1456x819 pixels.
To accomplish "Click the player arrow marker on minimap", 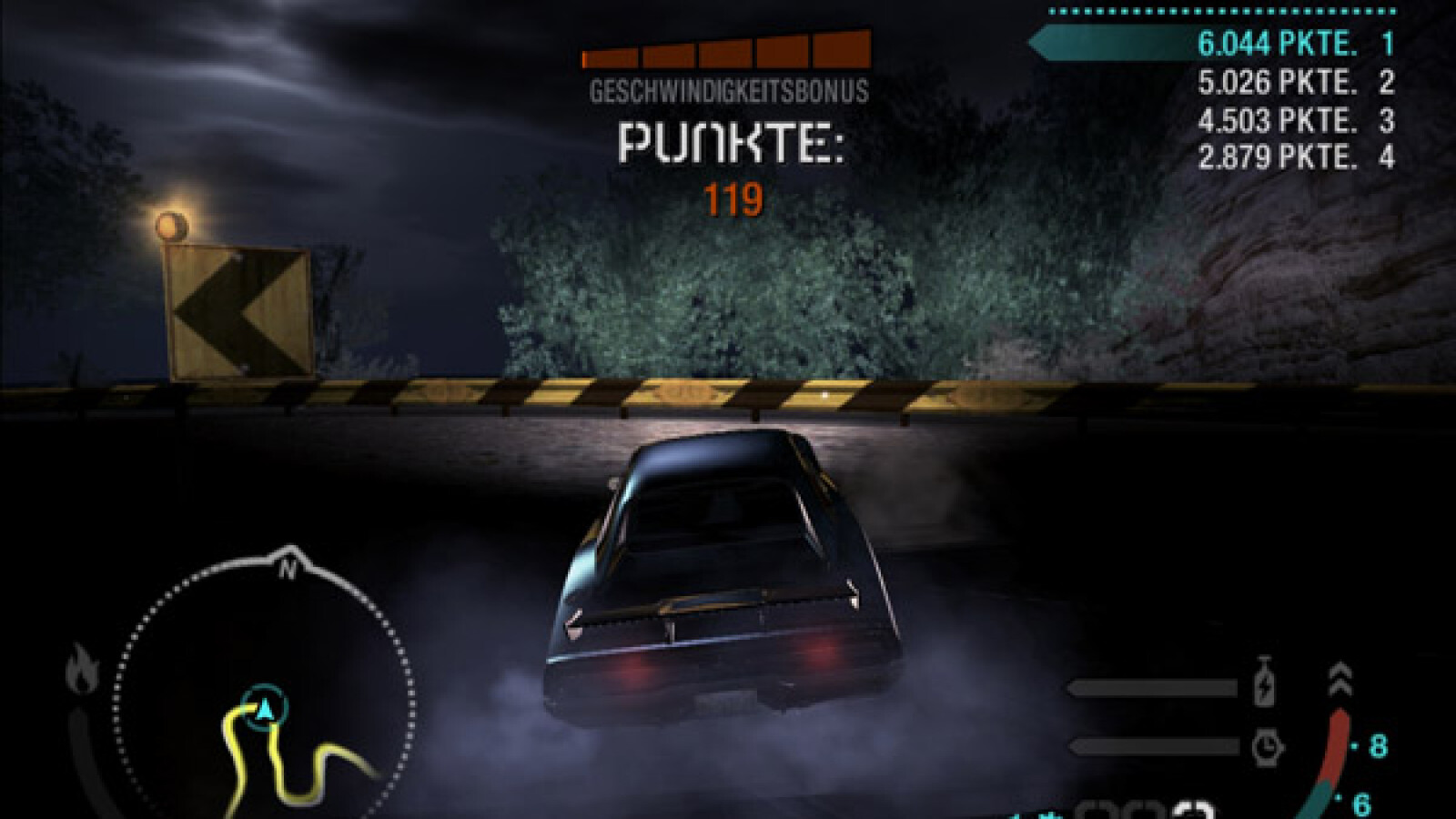I will 265,707.
